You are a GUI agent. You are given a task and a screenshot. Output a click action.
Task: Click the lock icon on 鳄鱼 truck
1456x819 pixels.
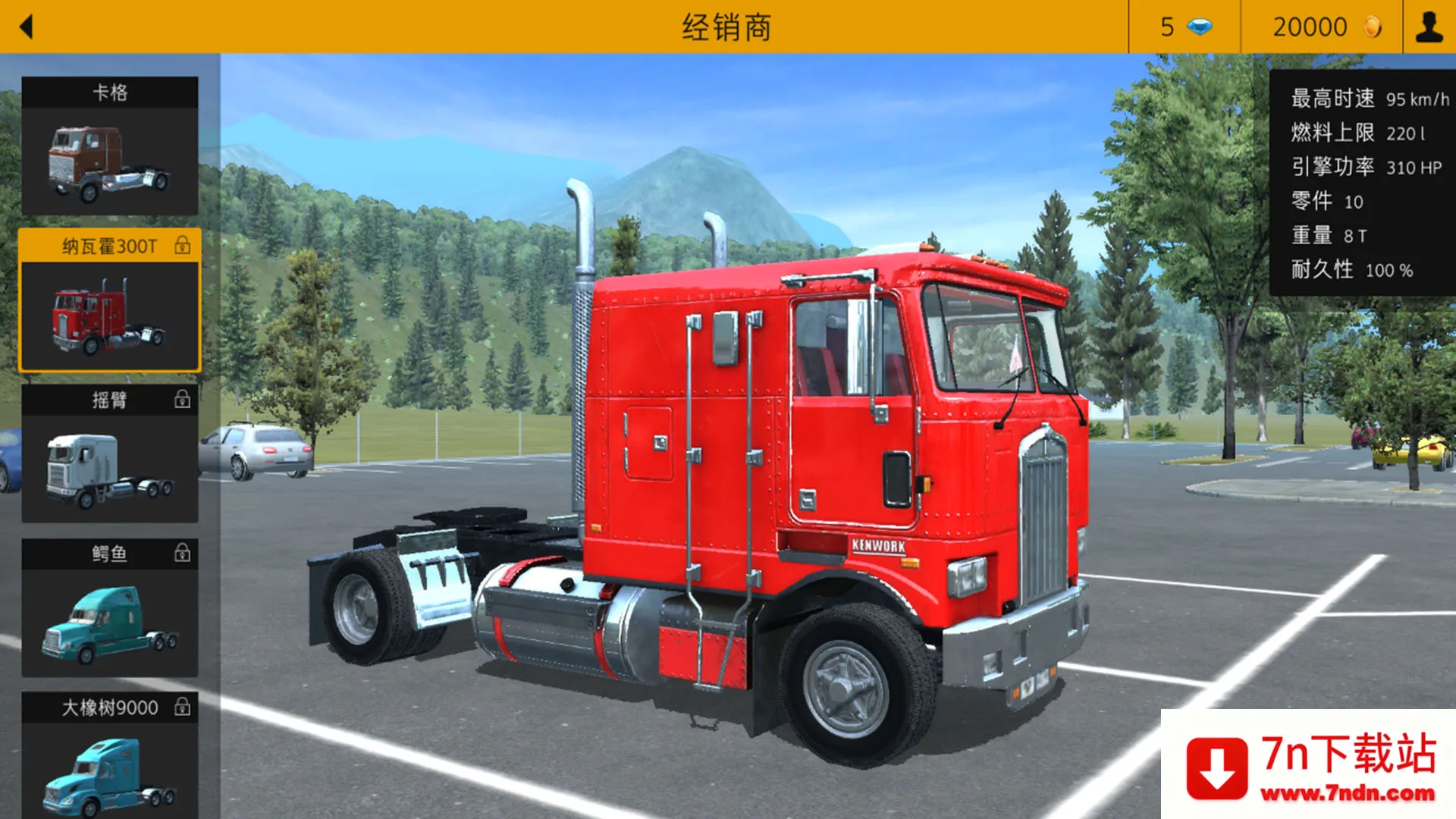(182, 554)
